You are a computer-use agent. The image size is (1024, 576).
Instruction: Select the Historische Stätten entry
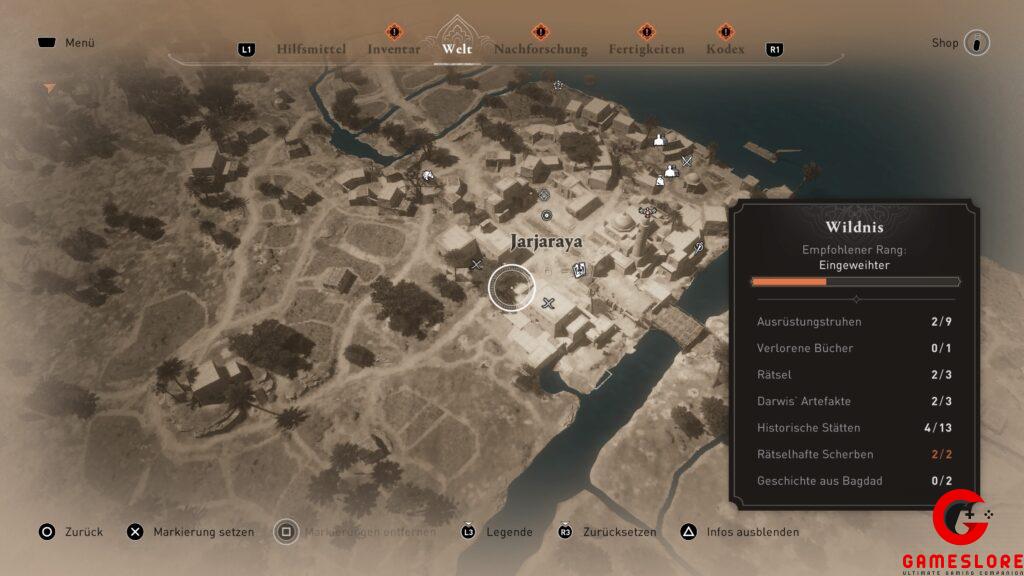click(855, 428)
